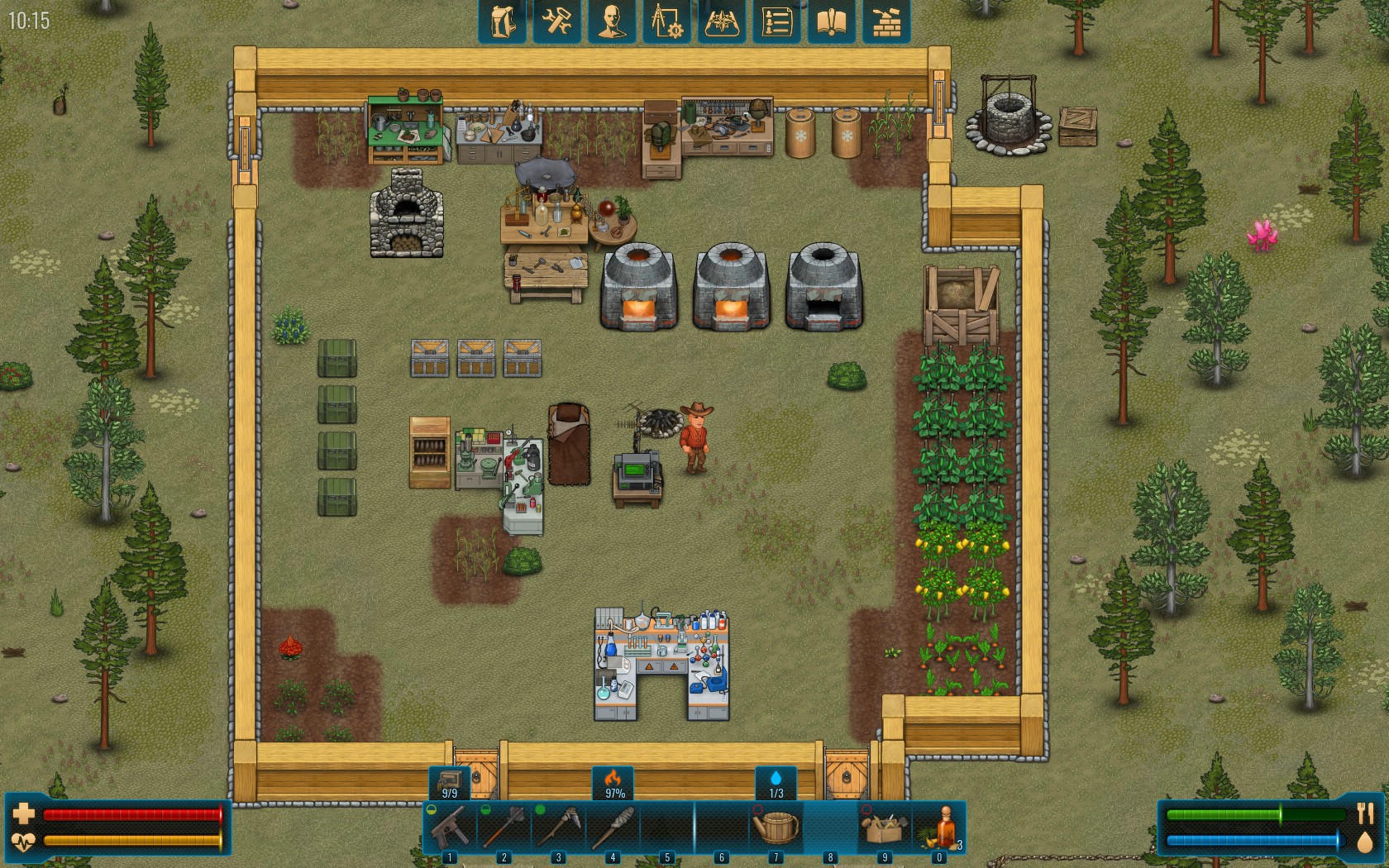
Task: Open the technologies menu with compass and gear
Action: click(x=666, y=21)
